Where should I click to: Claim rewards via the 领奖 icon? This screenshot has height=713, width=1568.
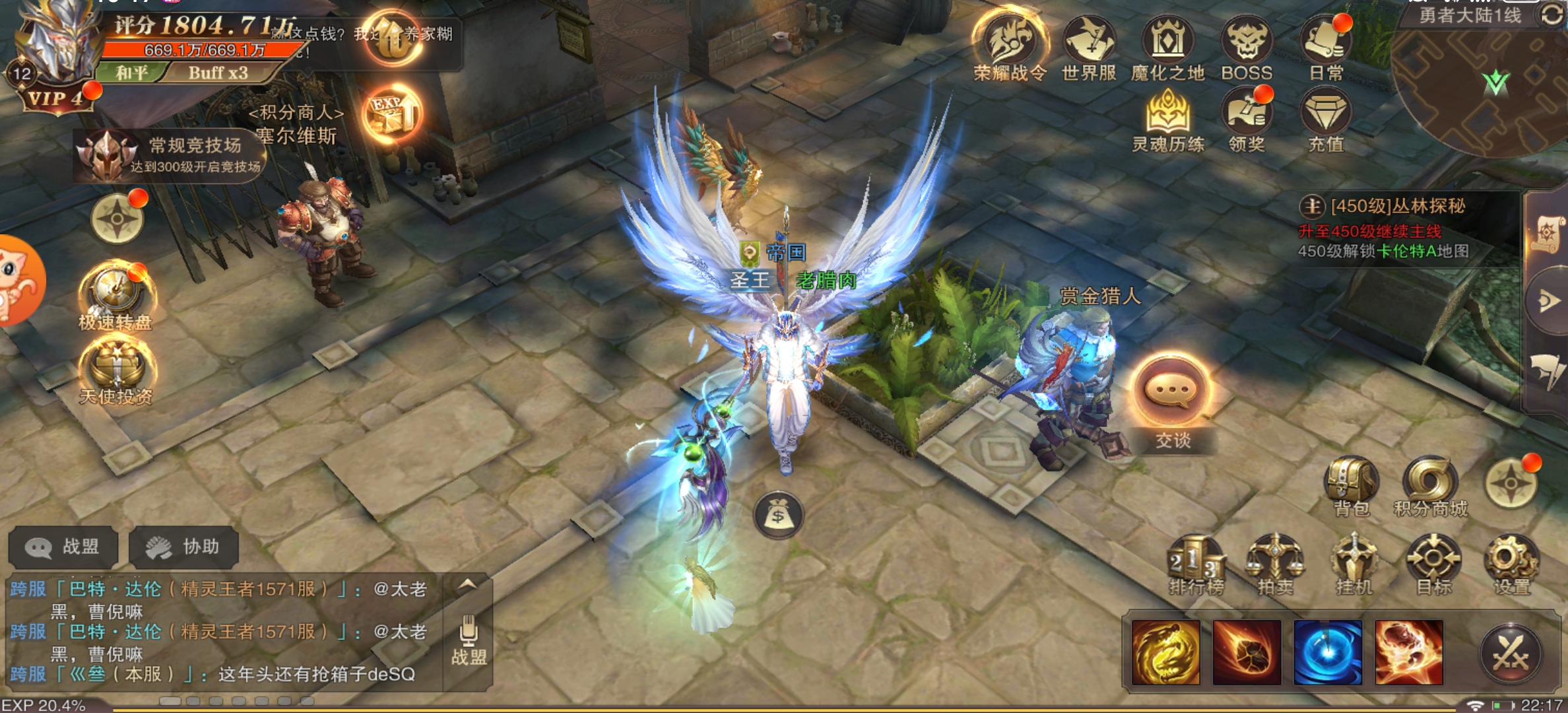[x=1246, y=118]
